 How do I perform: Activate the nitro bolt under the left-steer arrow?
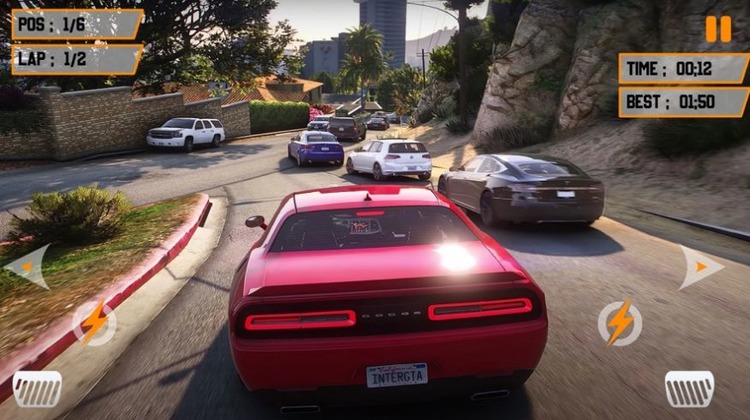click(x=94, y=323)
